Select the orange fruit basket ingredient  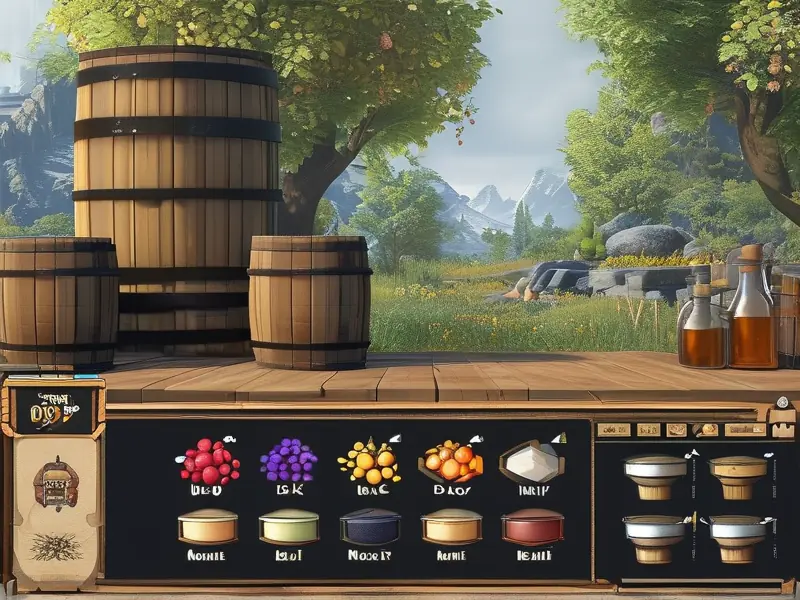(451, 461)
